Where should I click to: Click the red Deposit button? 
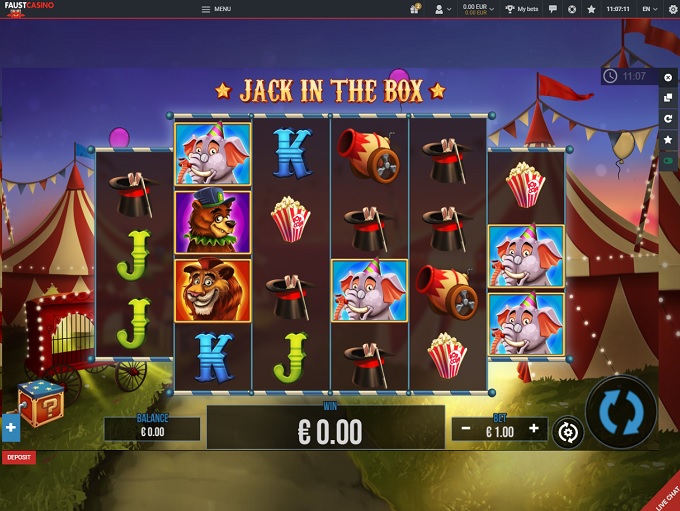(18, 457)
